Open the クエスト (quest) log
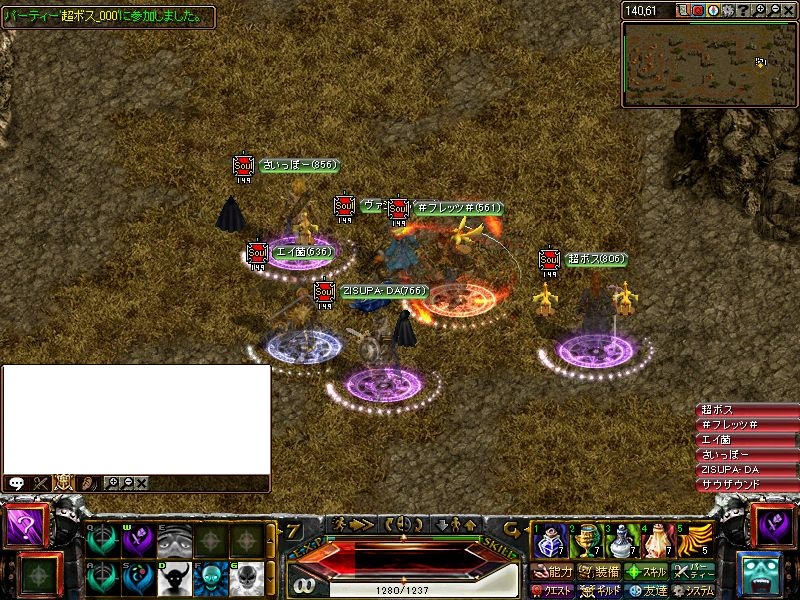 pos(553,591)
